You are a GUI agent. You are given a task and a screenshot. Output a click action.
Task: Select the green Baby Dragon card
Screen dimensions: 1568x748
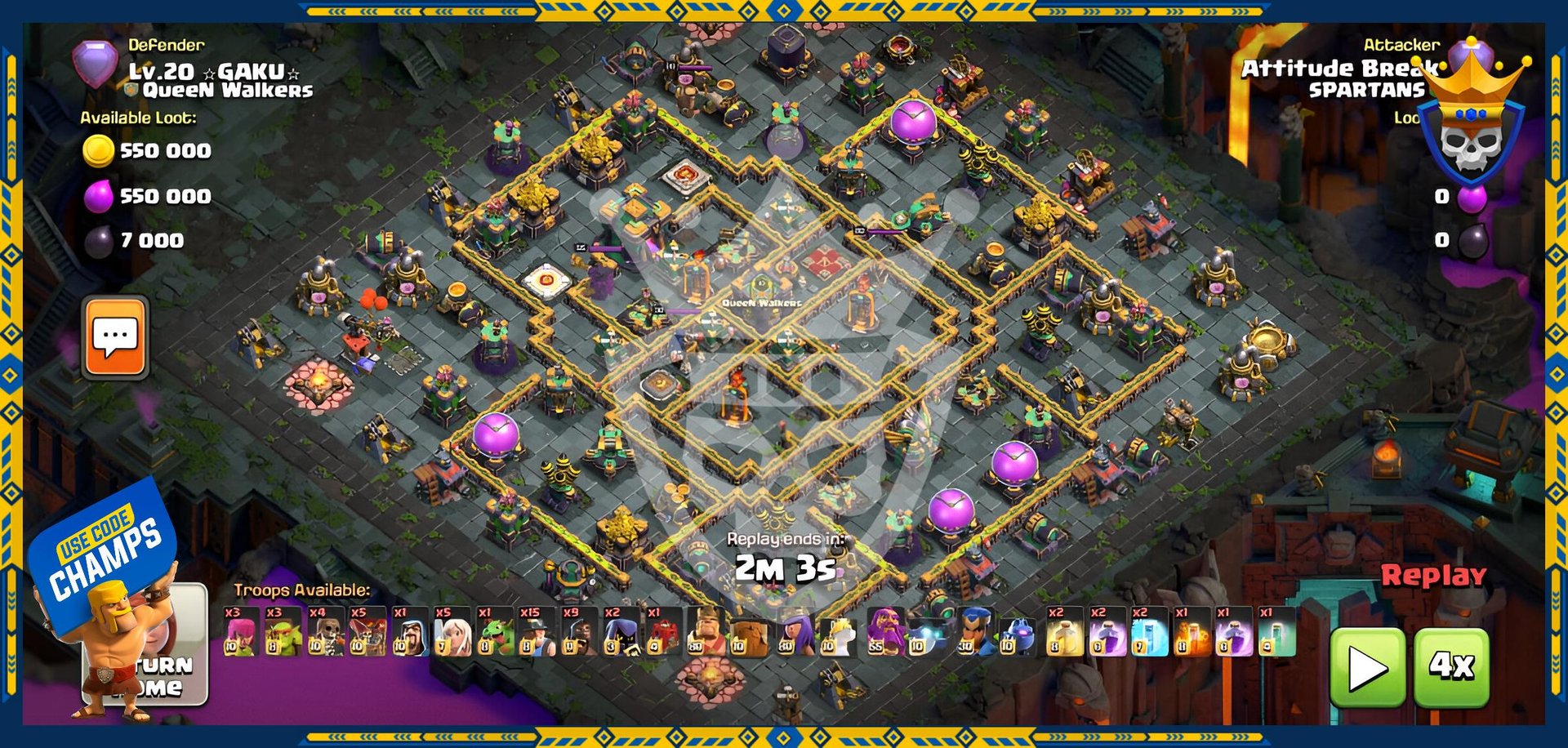[x=494, y=632]
